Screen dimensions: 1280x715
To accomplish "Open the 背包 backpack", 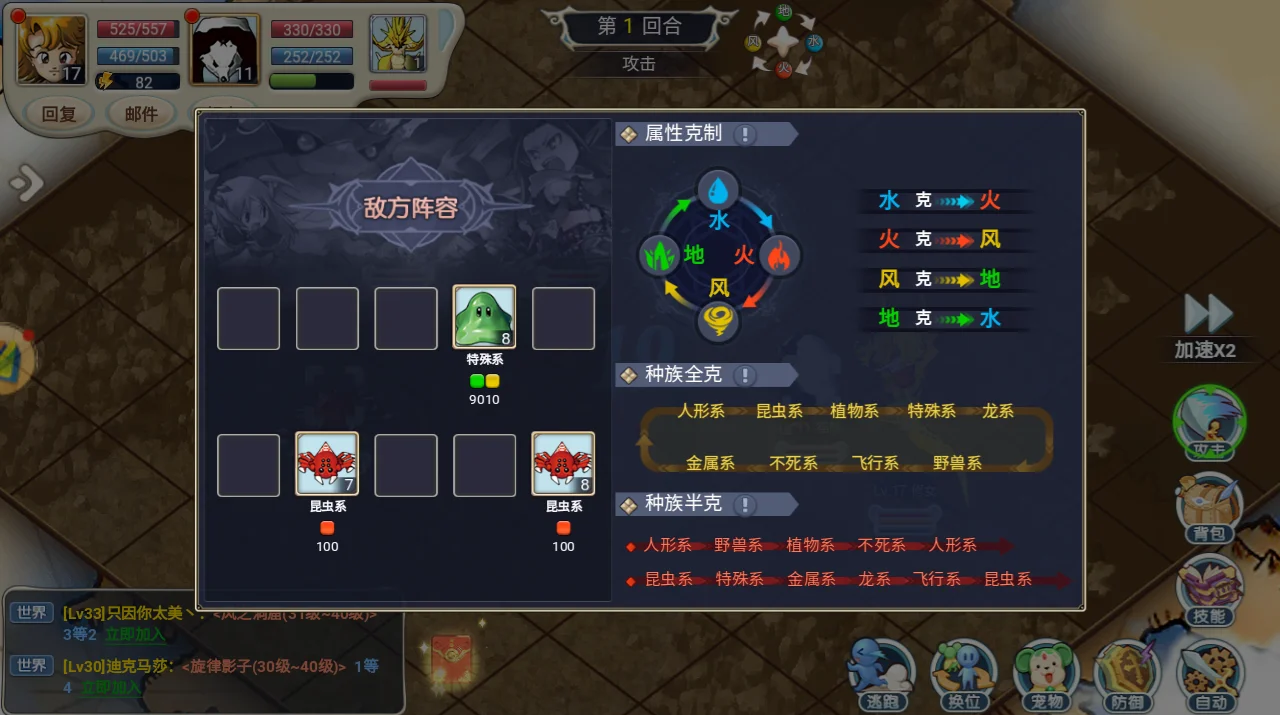I will click(1209, 508).
